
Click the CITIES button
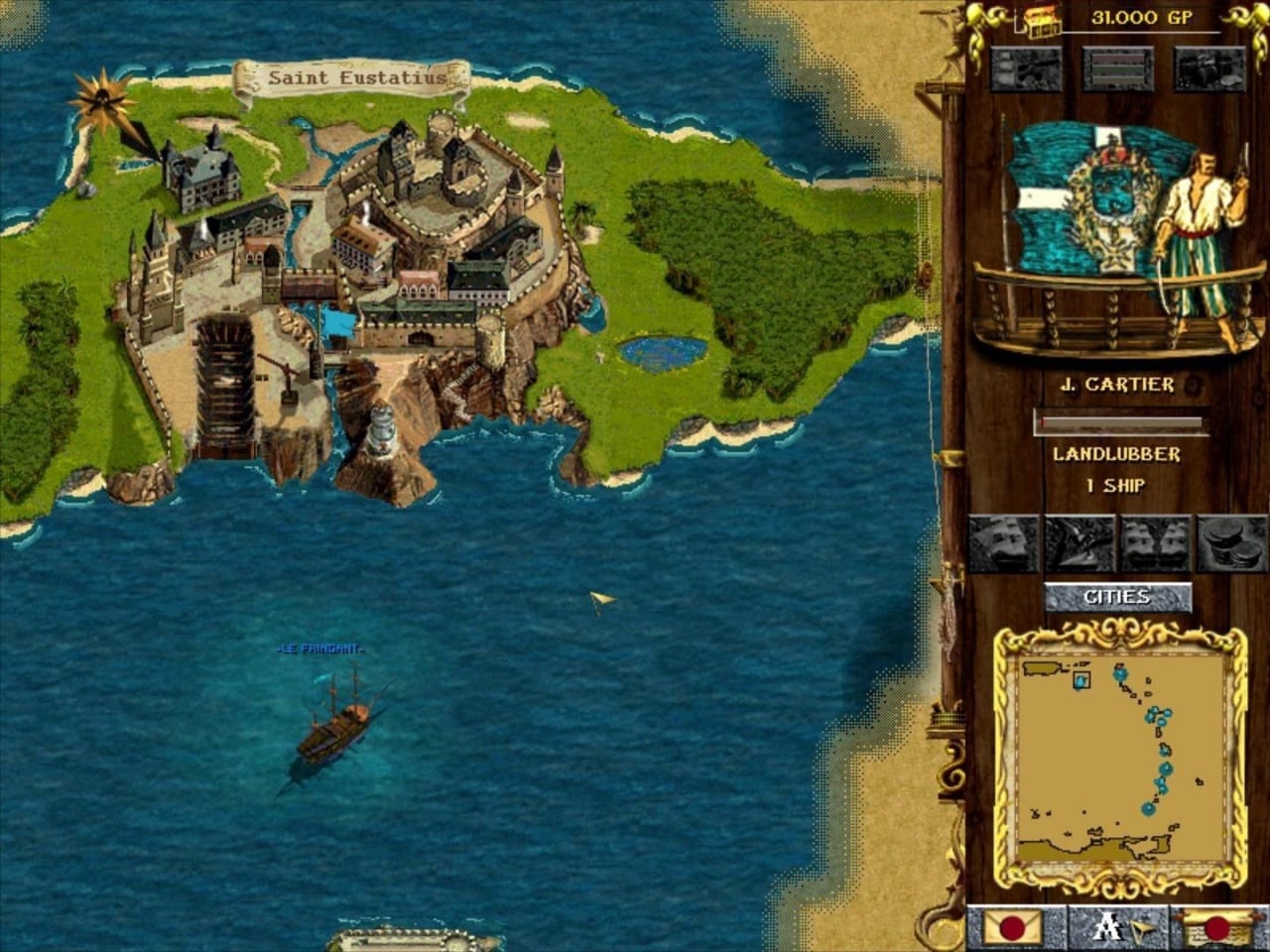1117,597
